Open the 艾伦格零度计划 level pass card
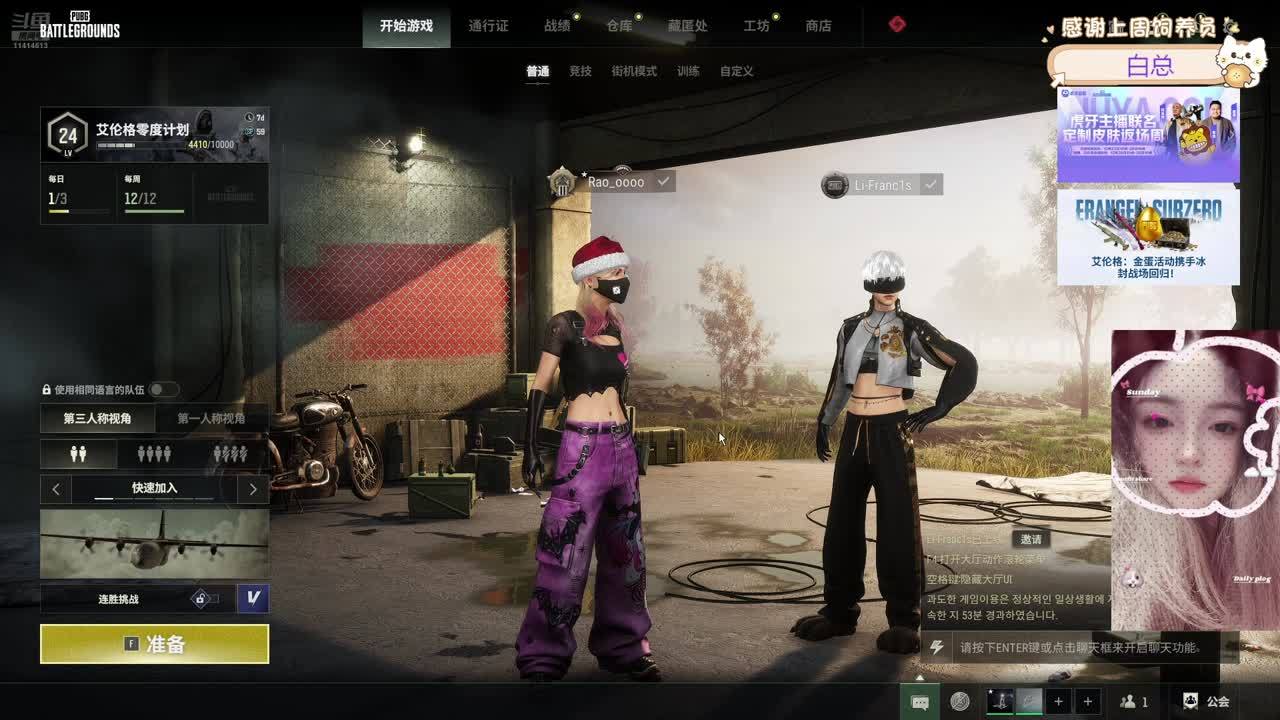This screenshot has width=1280, height=720. coord(155,135)
